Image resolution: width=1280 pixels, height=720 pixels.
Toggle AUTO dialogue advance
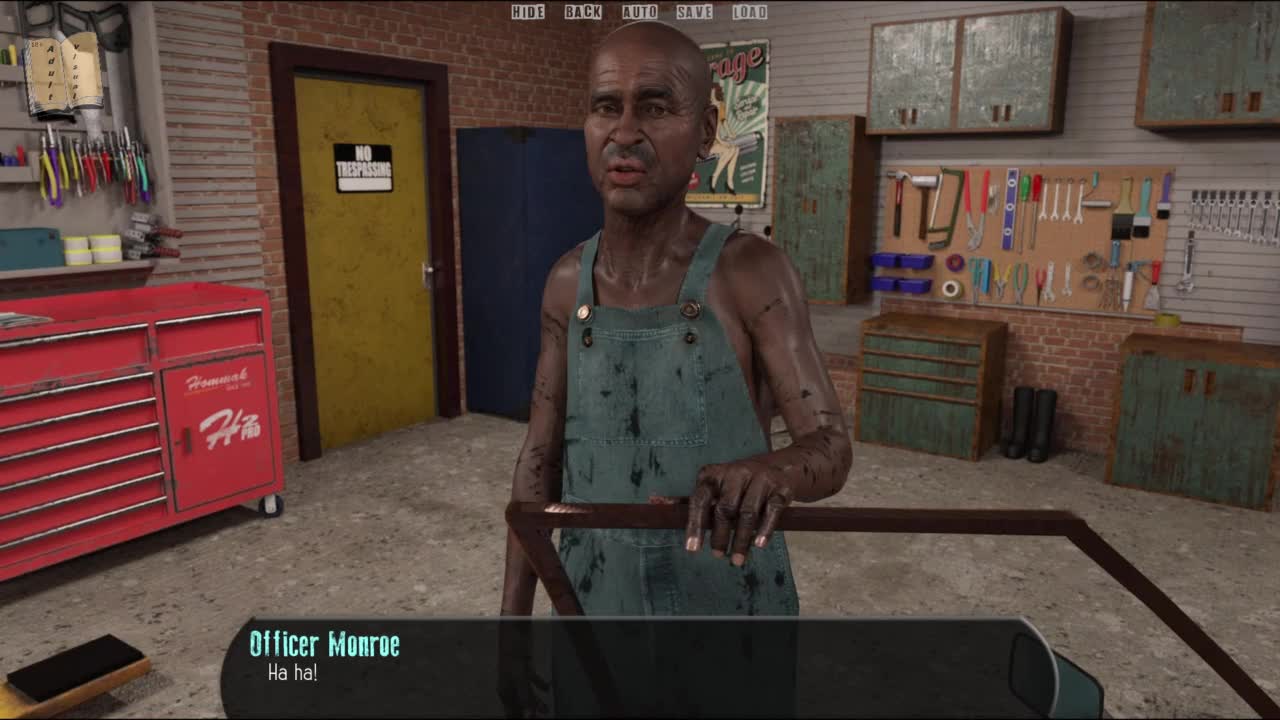tap(640, 12)
